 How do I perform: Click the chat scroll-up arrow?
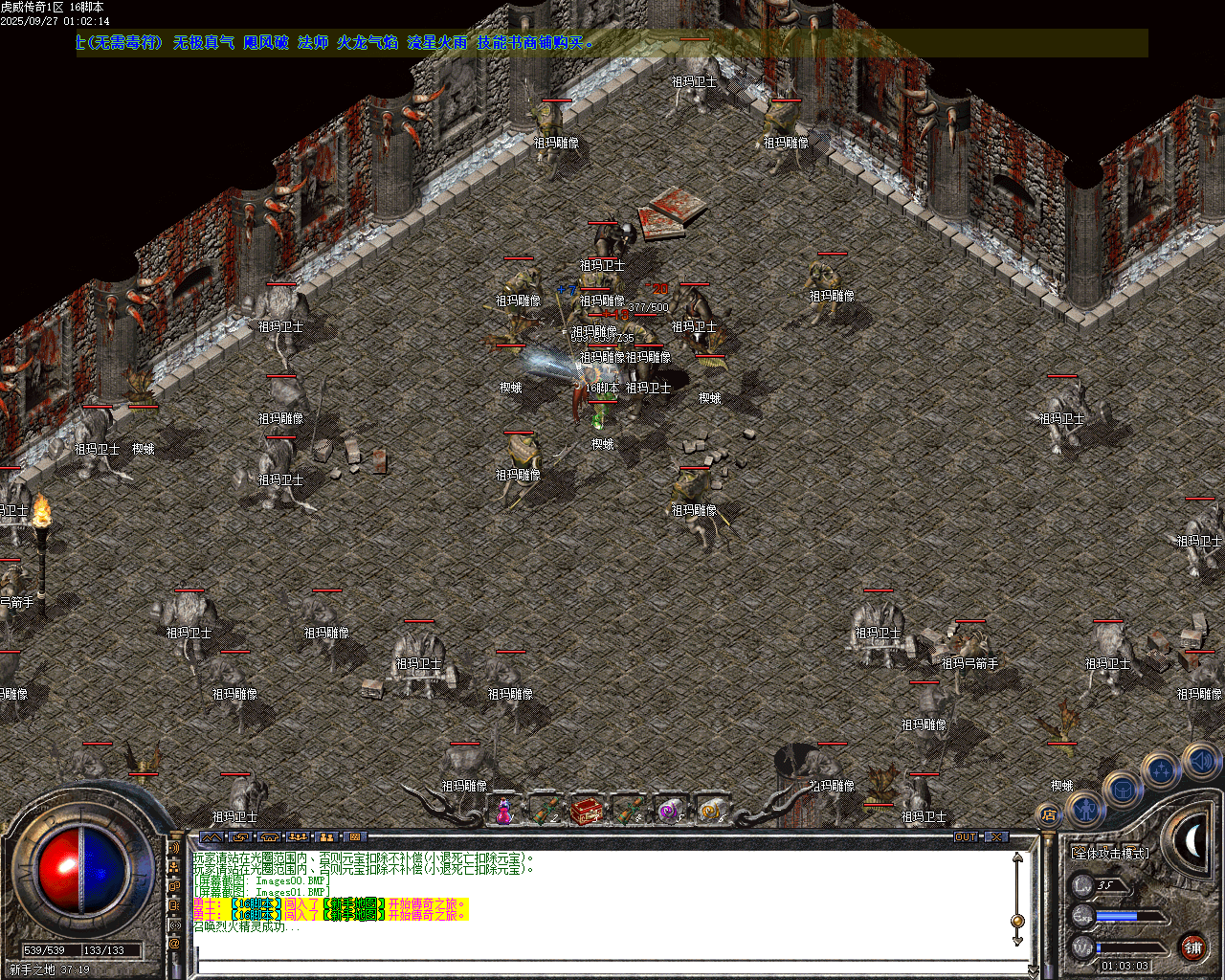click(x=1017, y=858)
